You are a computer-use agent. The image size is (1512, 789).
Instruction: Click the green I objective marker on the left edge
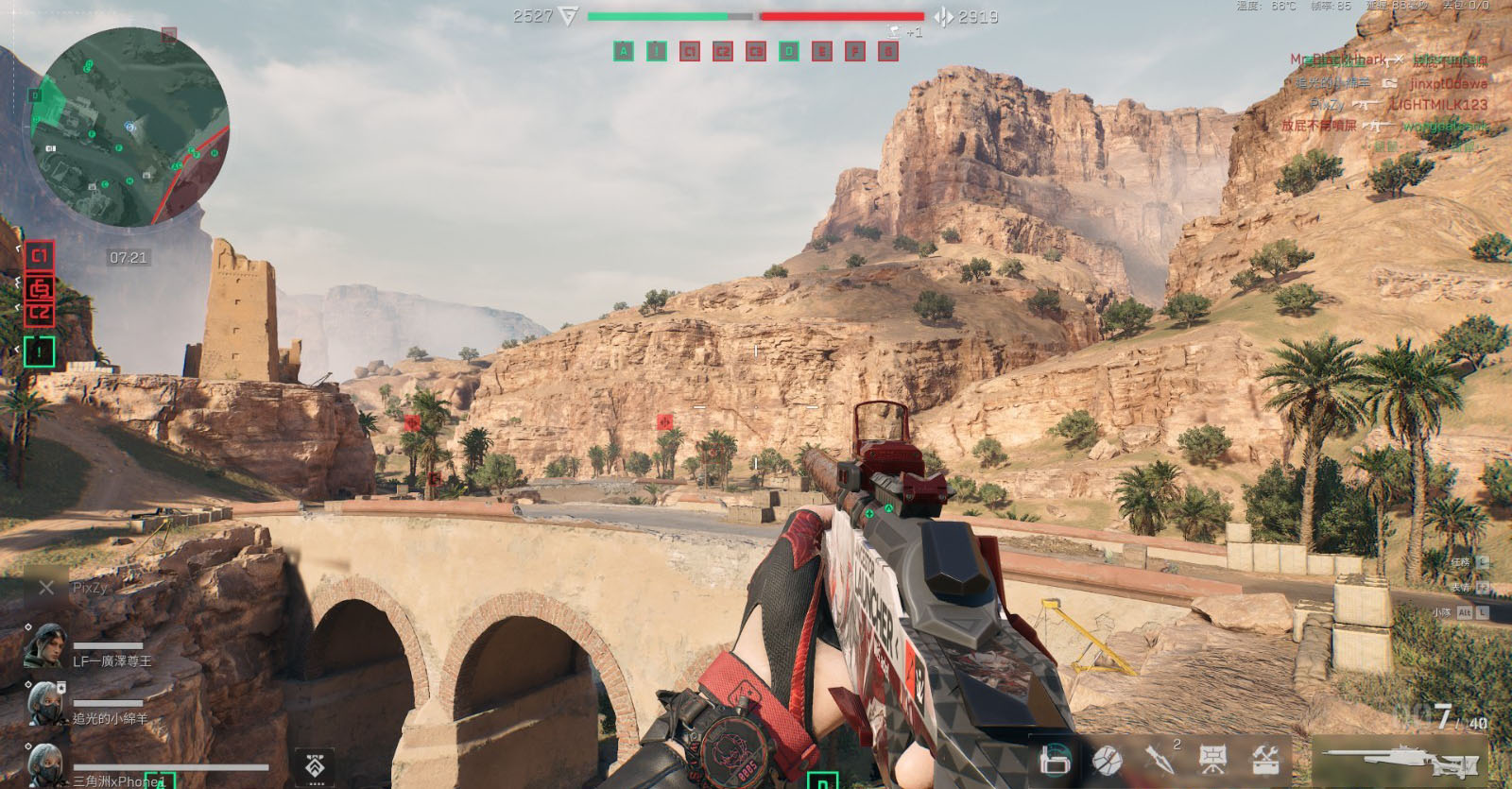40,352
